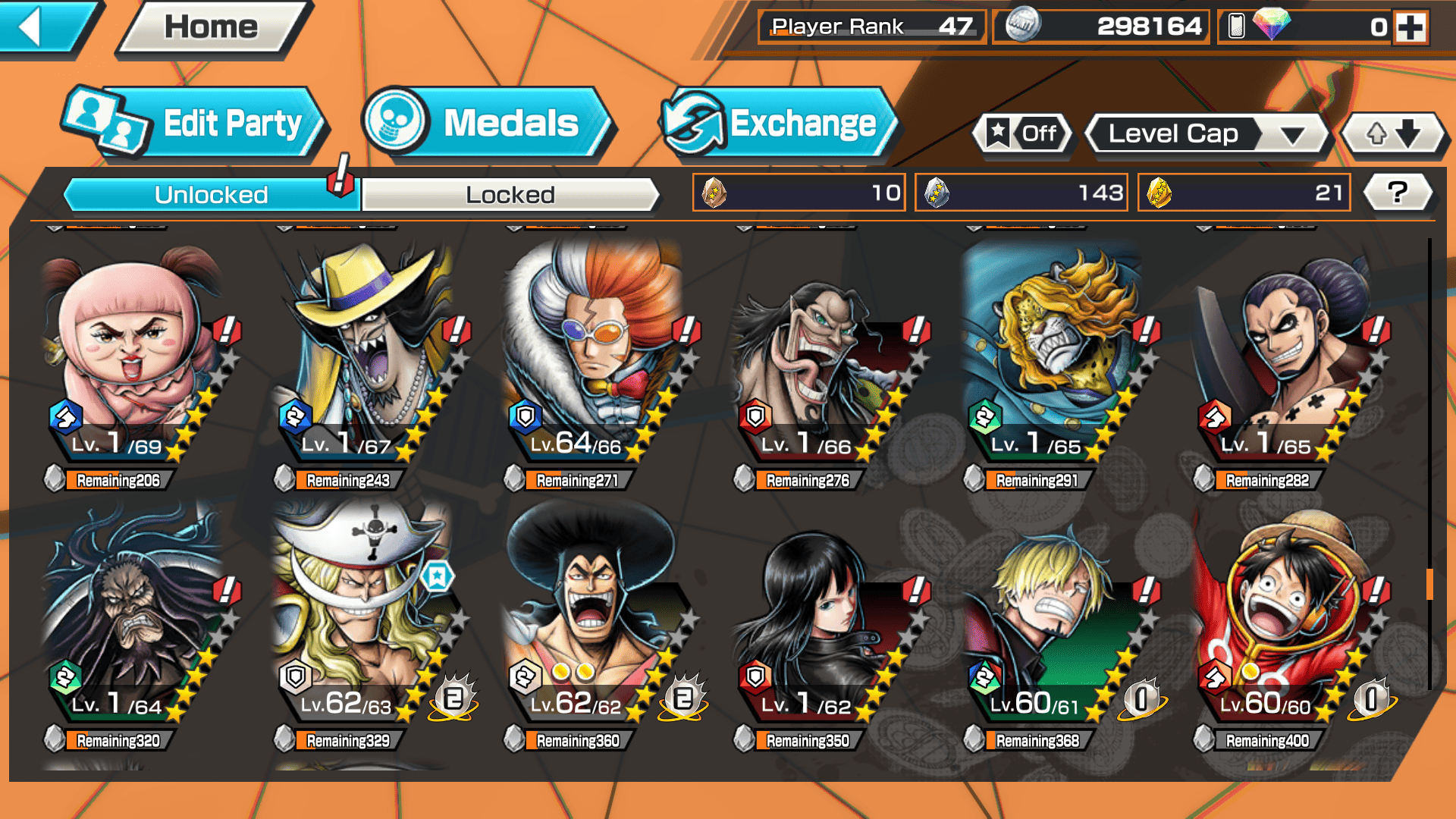Add rainbow diamonds with the plus button
Image resolution: width=1456 pixels, height=819 pixels.
[x=1410, y=27]
